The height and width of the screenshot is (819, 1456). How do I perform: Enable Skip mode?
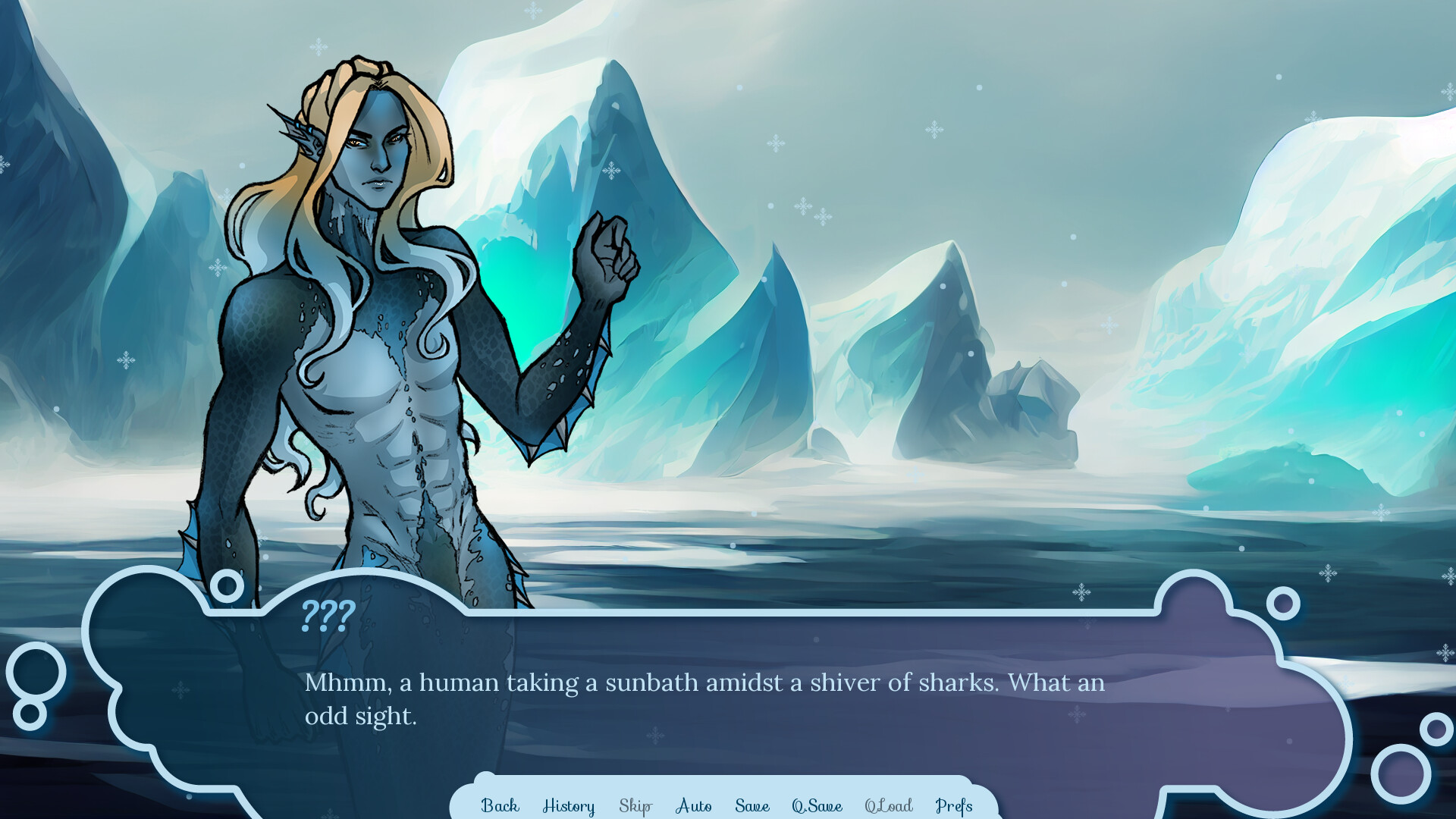coord(635,806)
